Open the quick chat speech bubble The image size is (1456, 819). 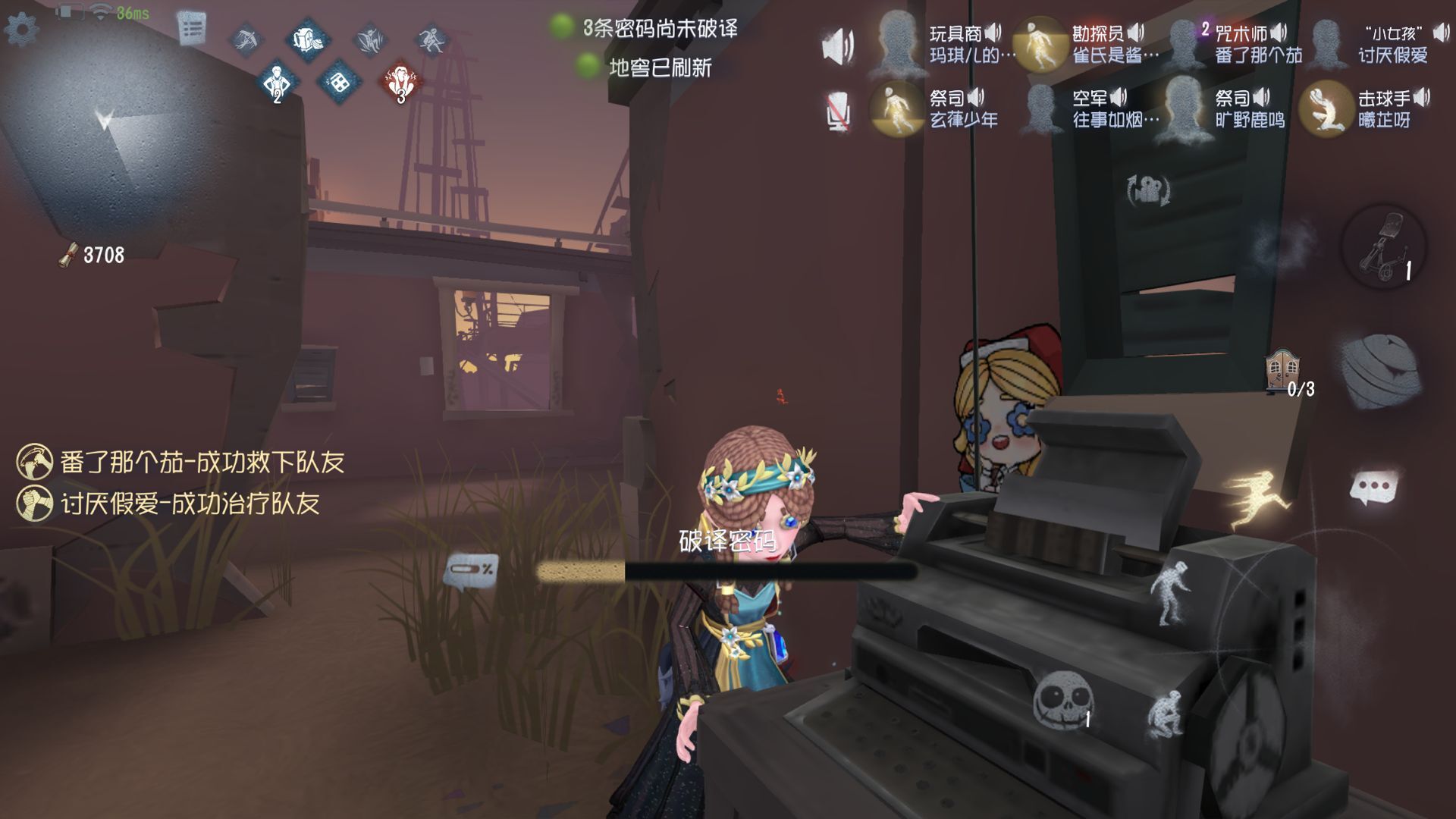pos(1374,488)
